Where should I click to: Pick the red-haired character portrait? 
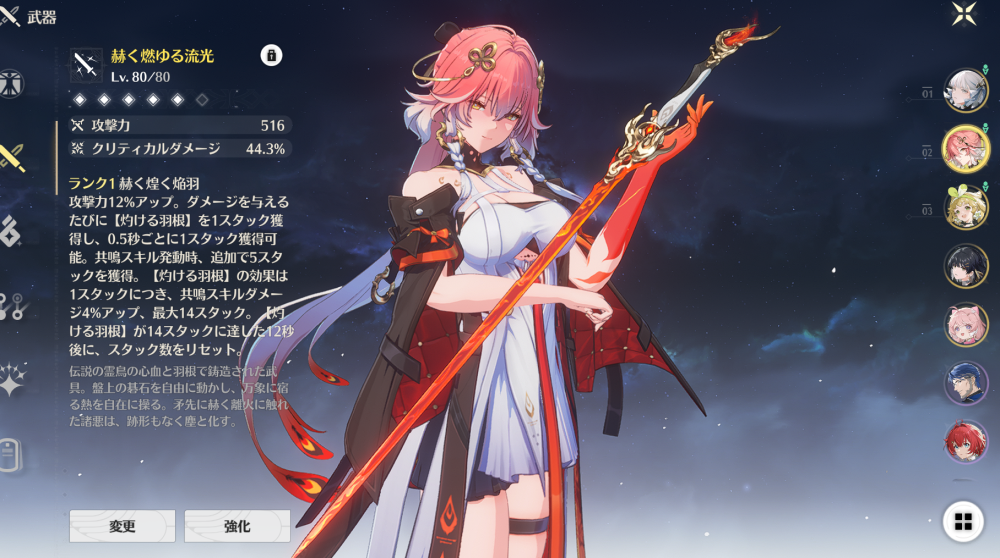pos(966,441)
